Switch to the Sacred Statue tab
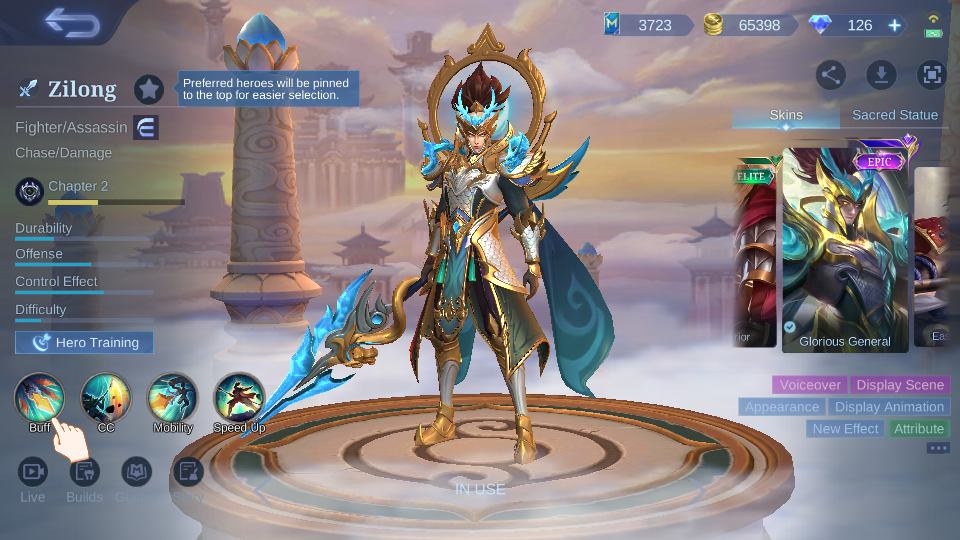The width and height of the screenshot is (960, 540). pyautogui.click(x=894, y=115)
